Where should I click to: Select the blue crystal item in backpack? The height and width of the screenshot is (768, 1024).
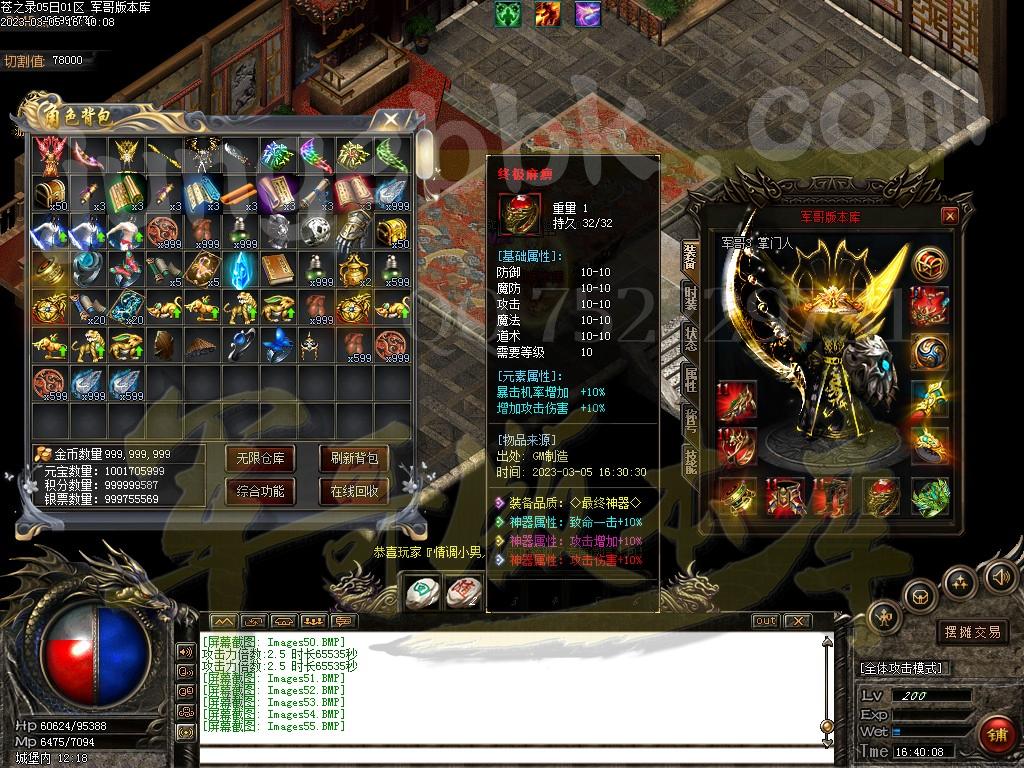click(239, 269)
